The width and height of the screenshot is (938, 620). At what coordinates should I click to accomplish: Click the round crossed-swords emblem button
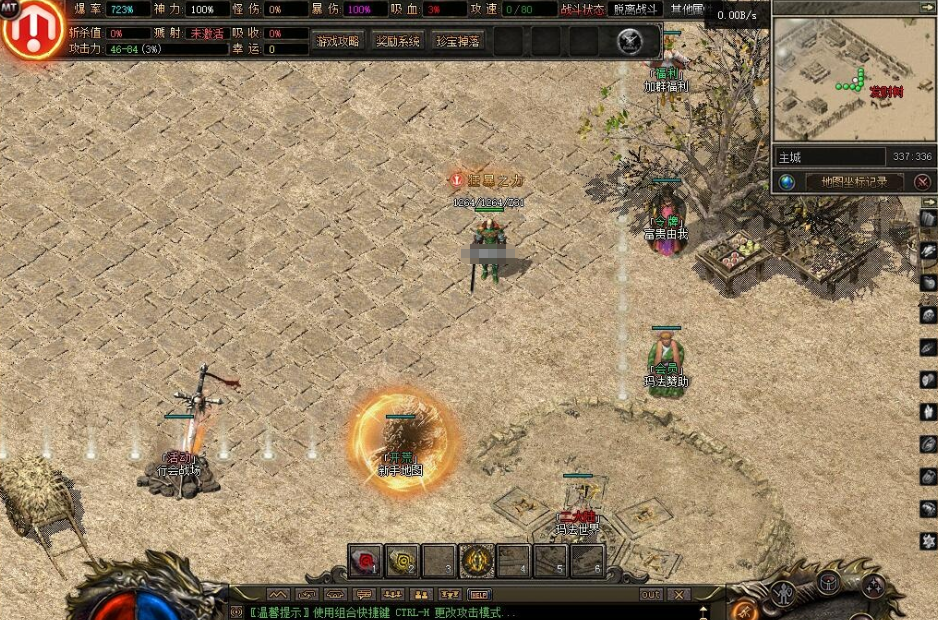click(629, 41)
